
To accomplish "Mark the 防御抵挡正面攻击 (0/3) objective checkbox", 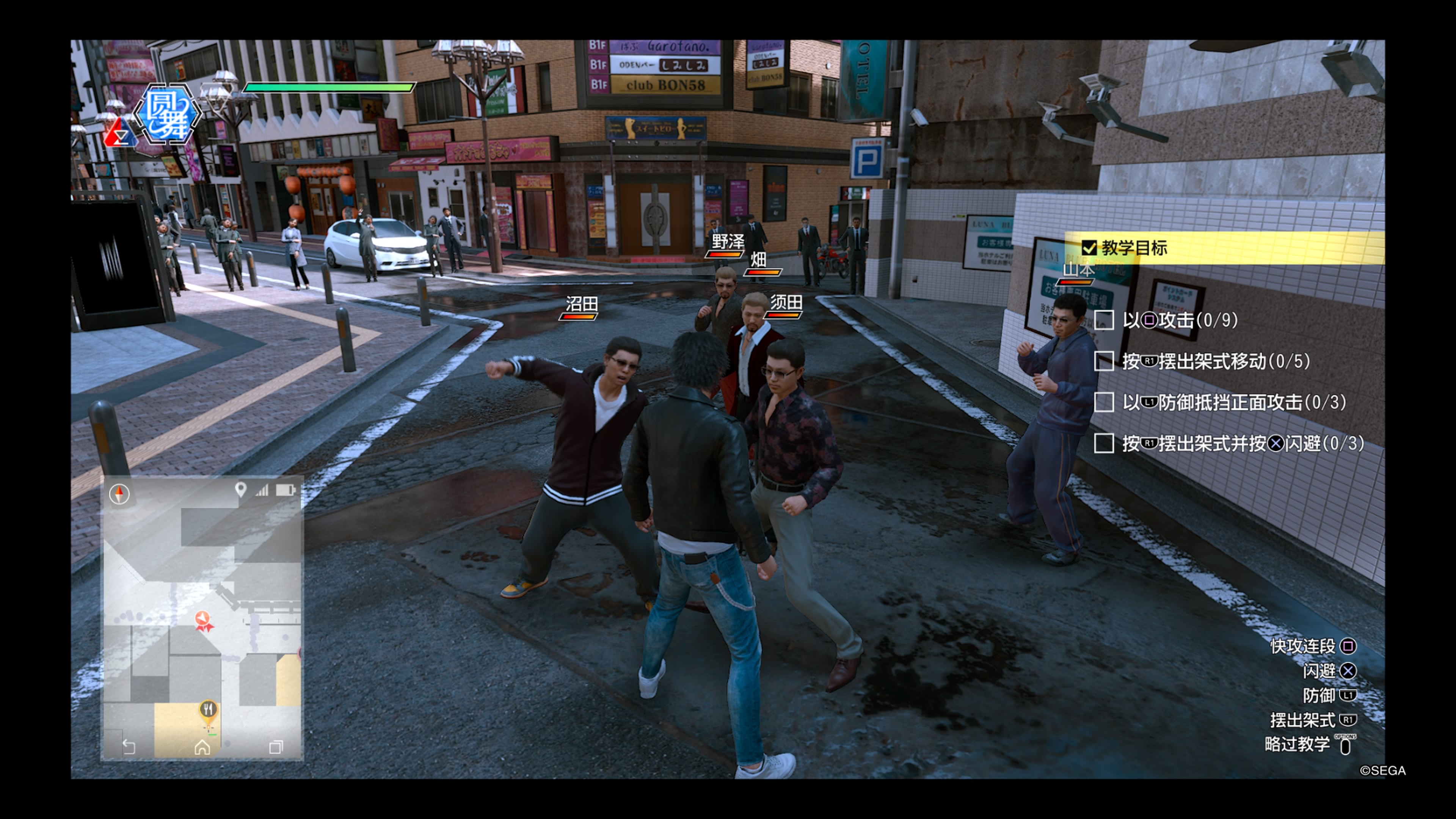I will (1104, 402).
